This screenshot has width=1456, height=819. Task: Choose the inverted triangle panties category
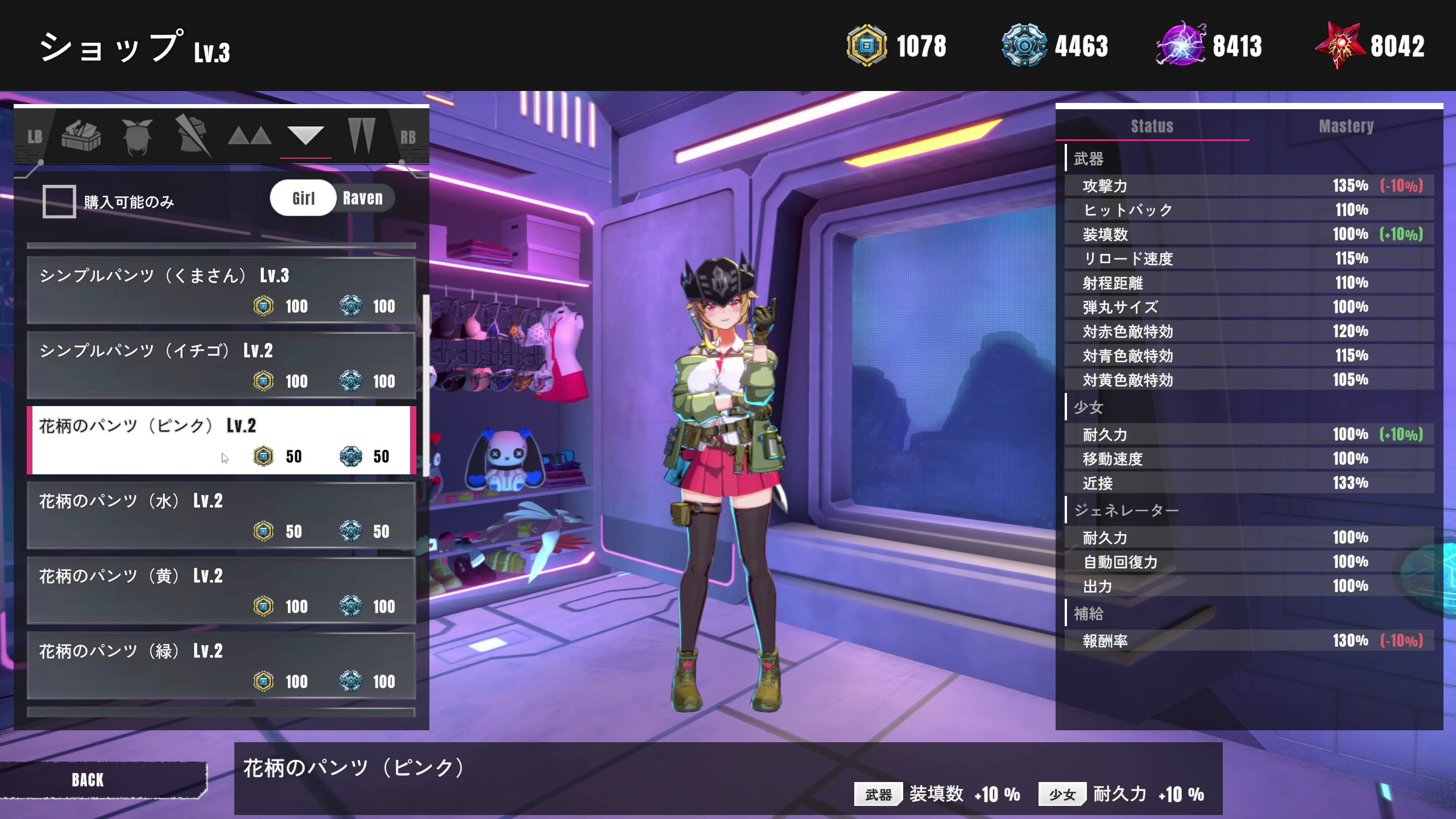pos(305,136)
